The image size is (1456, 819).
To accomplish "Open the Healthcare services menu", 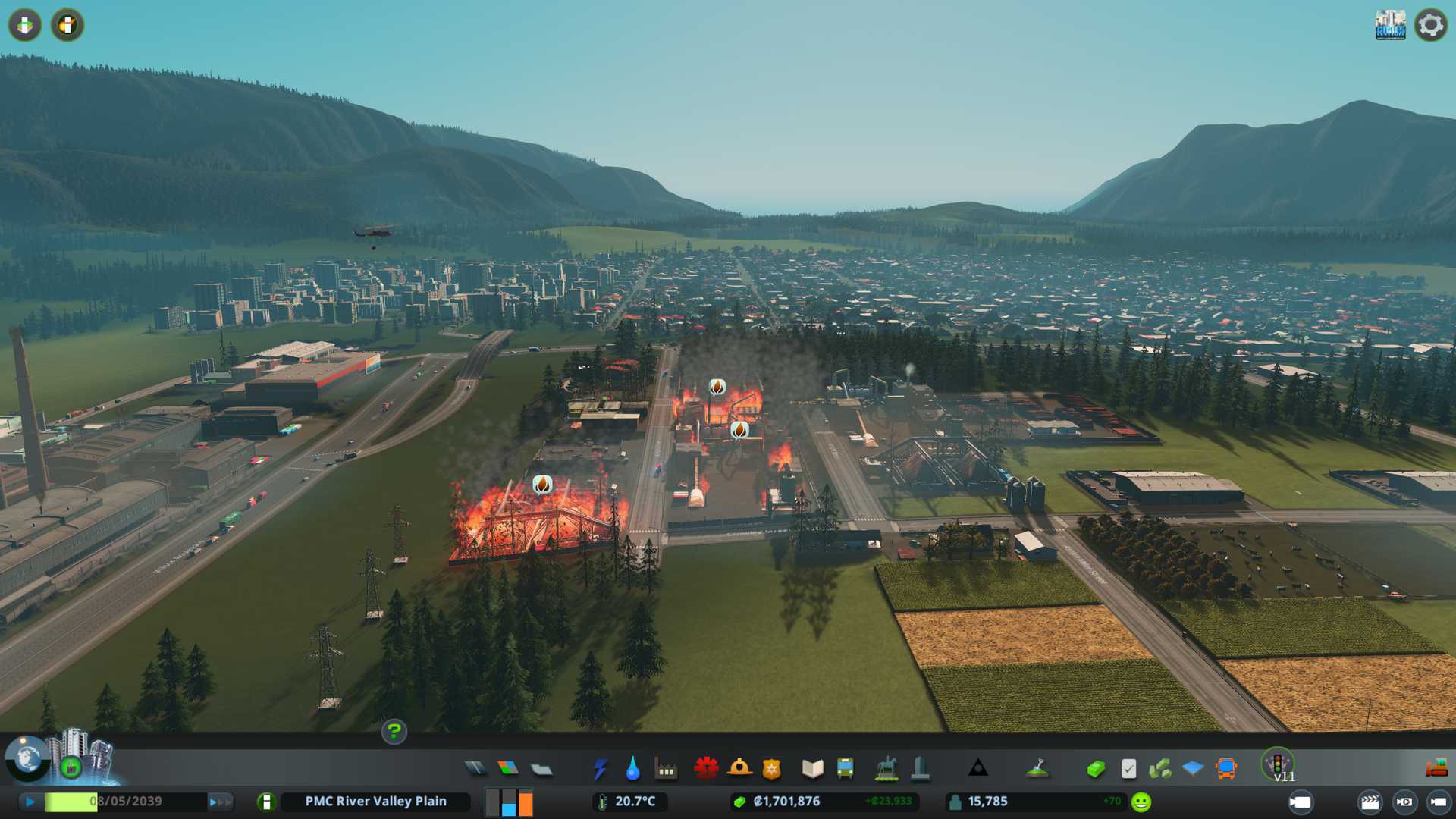I will (706, 769).
